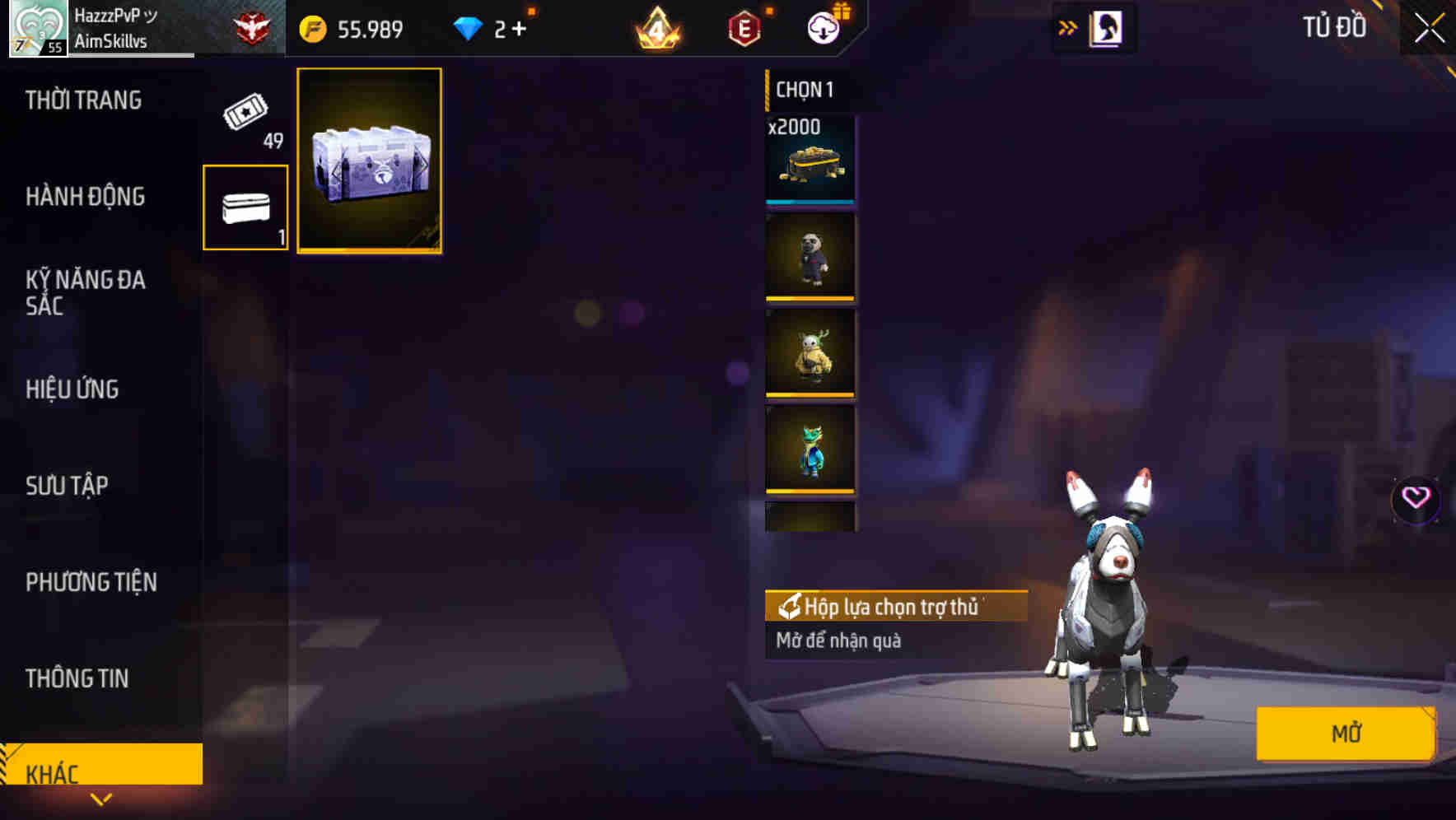Select the white chest item icon
Screen dimensions: 1456x820
[245, 207]
